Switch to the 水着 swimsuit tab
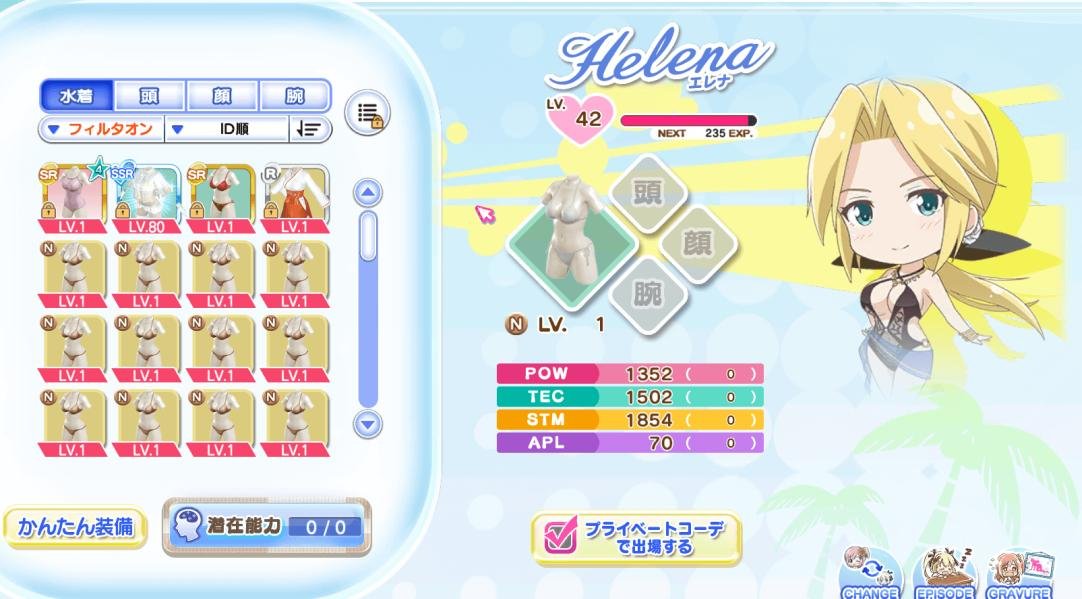1082x599 pixels. coord(76,96)
